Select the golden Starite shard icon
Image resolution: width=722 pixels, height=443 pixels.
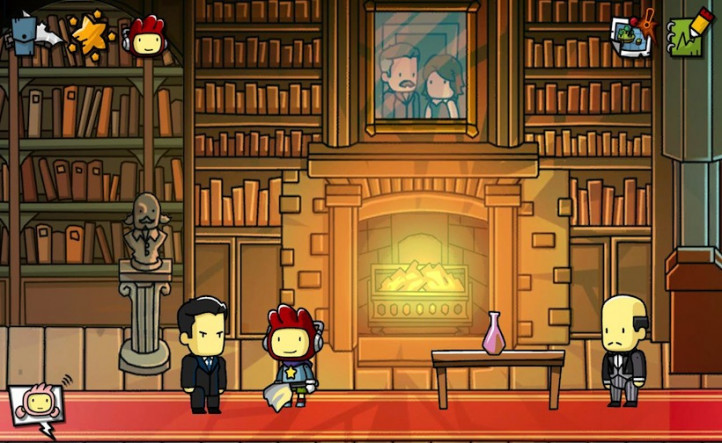87,34
